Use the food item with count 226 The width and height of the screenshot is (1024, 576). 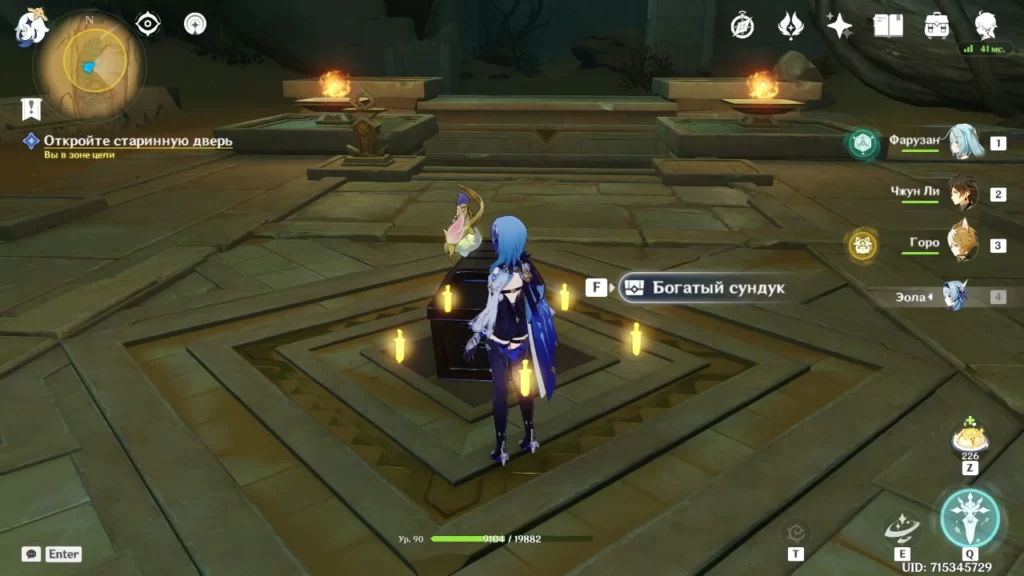[968, 438]
